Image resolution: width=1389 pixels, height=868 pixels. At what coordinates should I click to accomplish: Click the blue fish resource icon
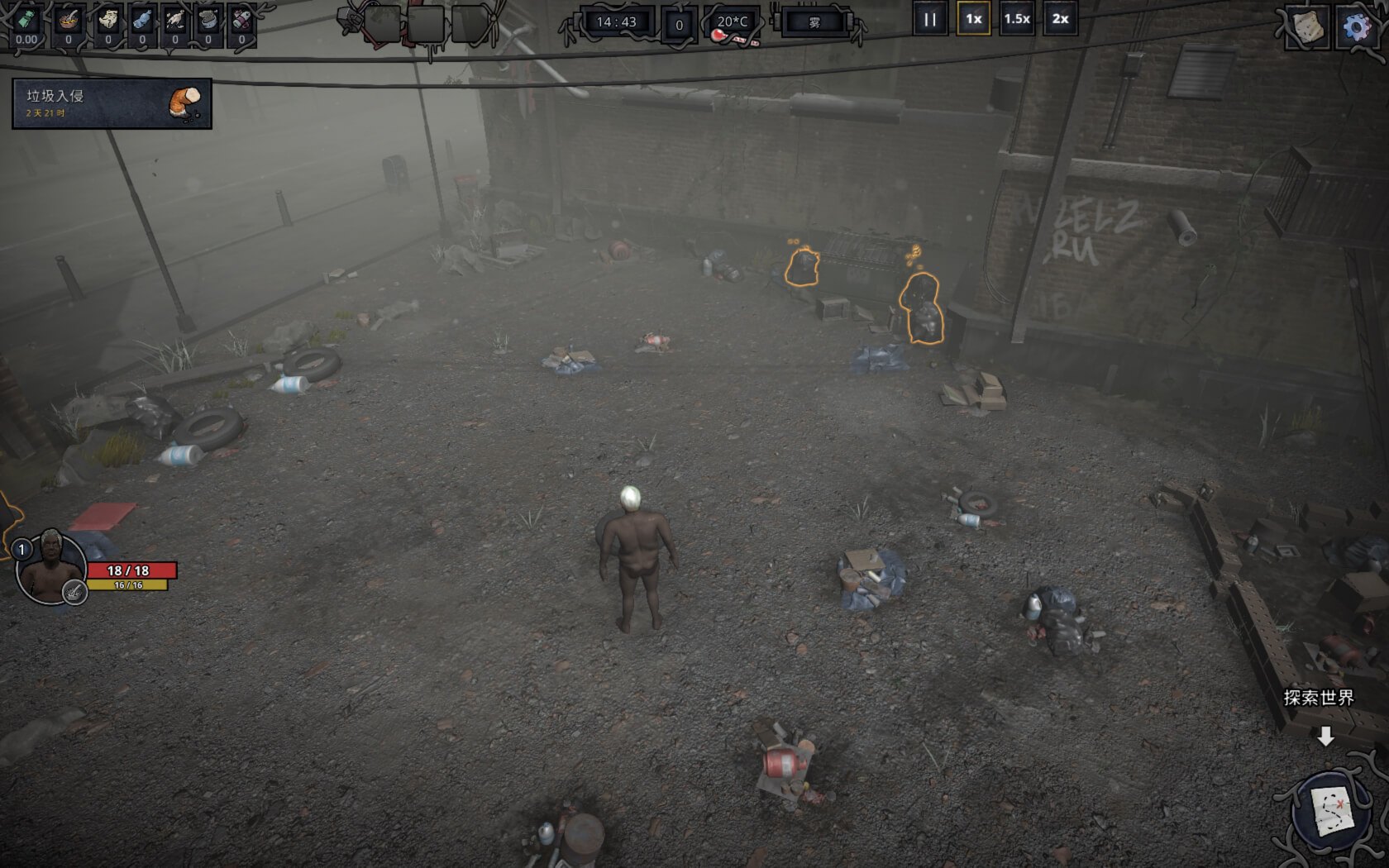click(x=142, y=21)
